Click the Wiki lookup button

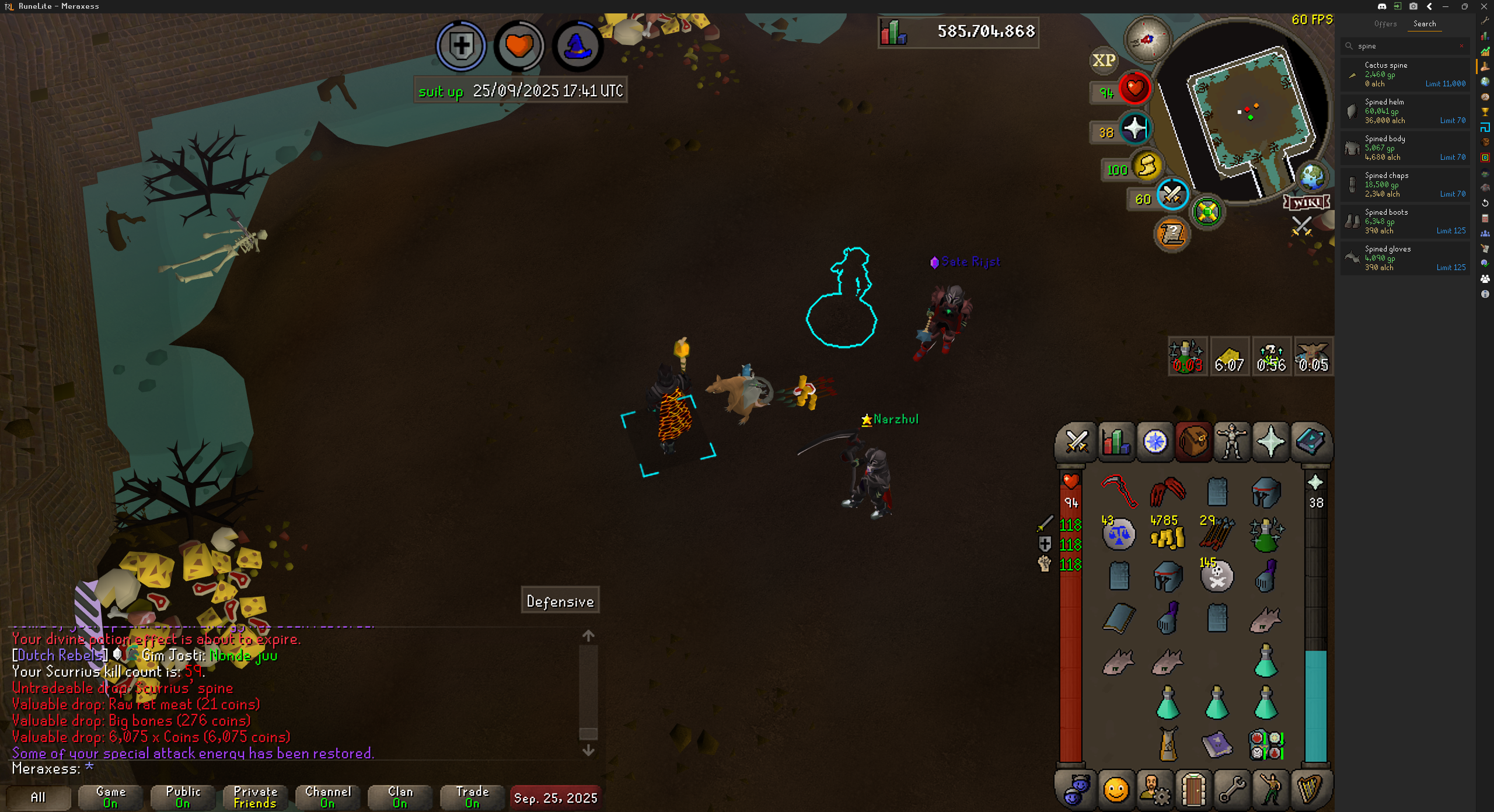click(x=1306, y=202)
